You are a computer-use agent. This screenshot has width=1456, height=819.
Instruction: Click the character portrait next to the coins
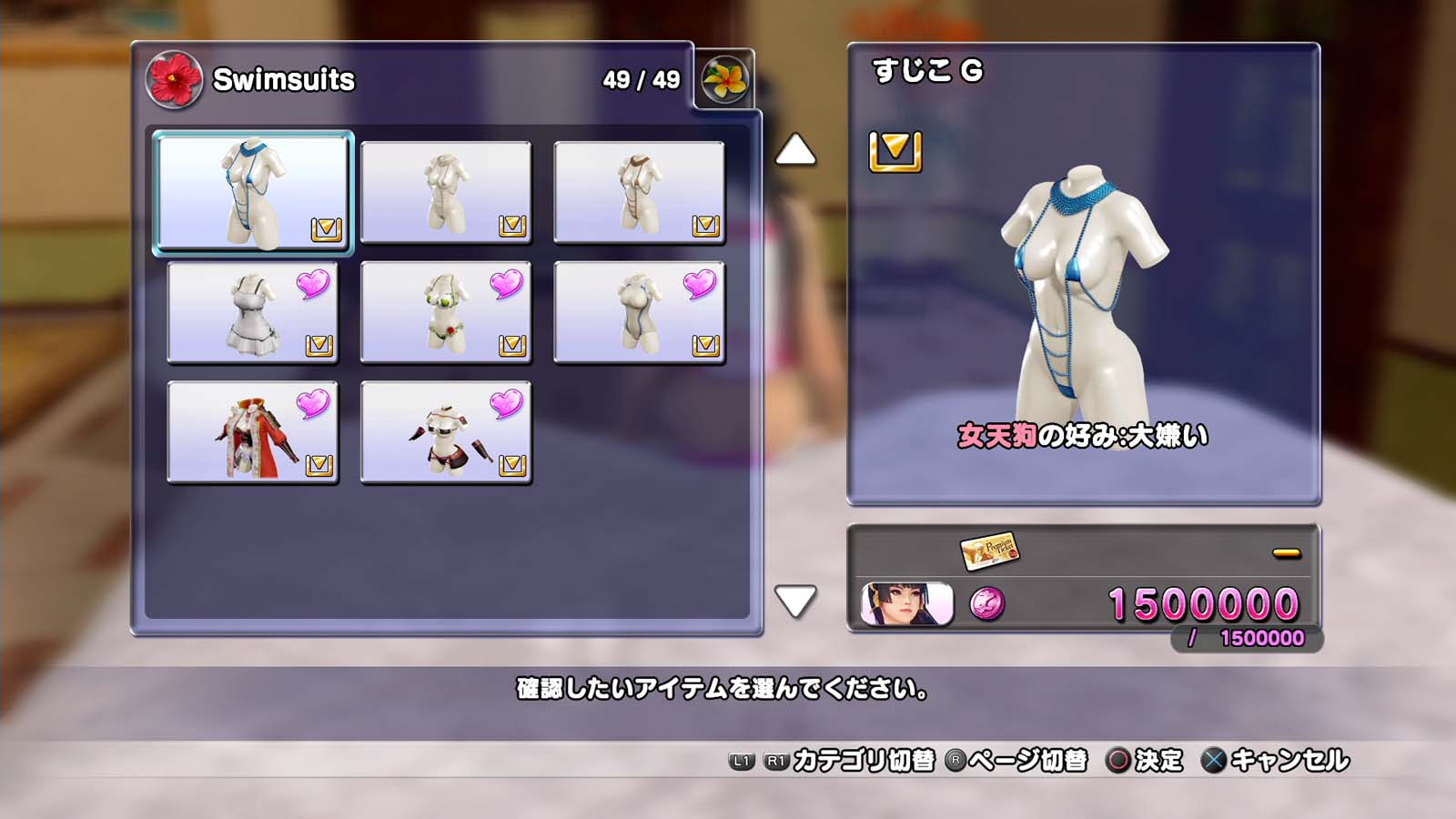click(906, 603)
